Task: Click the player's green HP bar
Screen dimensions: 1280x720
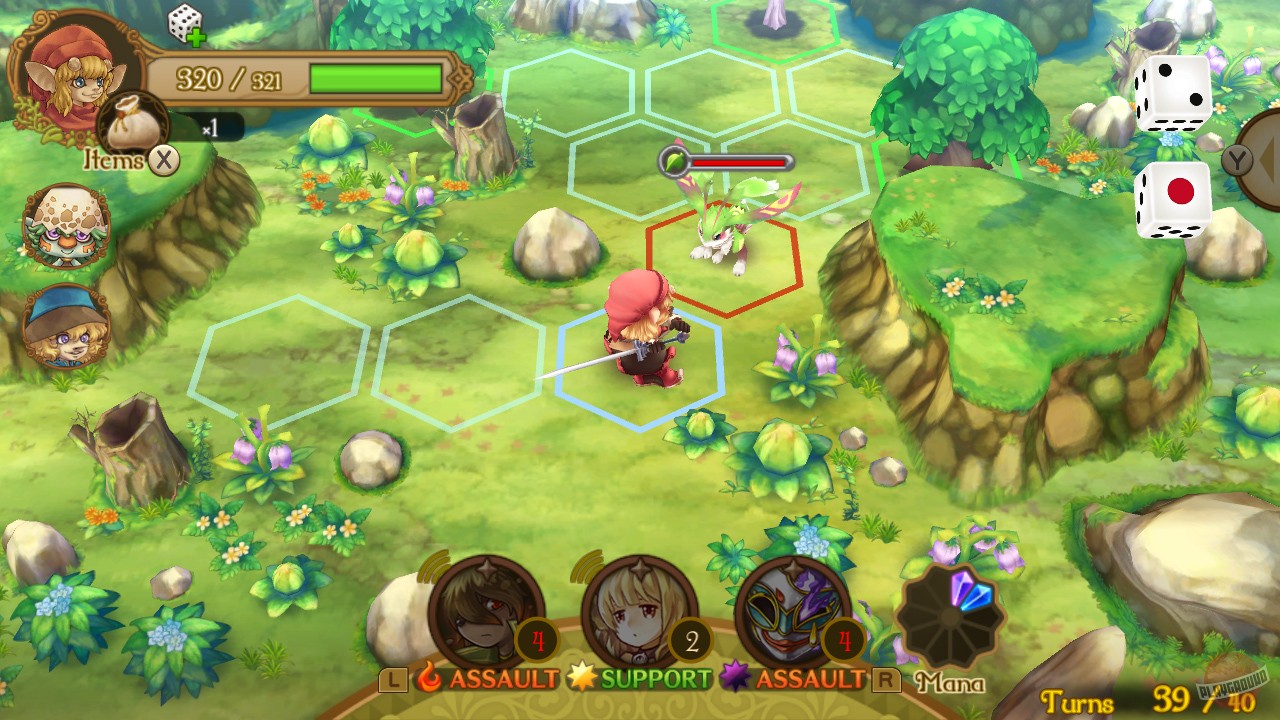Action: coord(375,76)
